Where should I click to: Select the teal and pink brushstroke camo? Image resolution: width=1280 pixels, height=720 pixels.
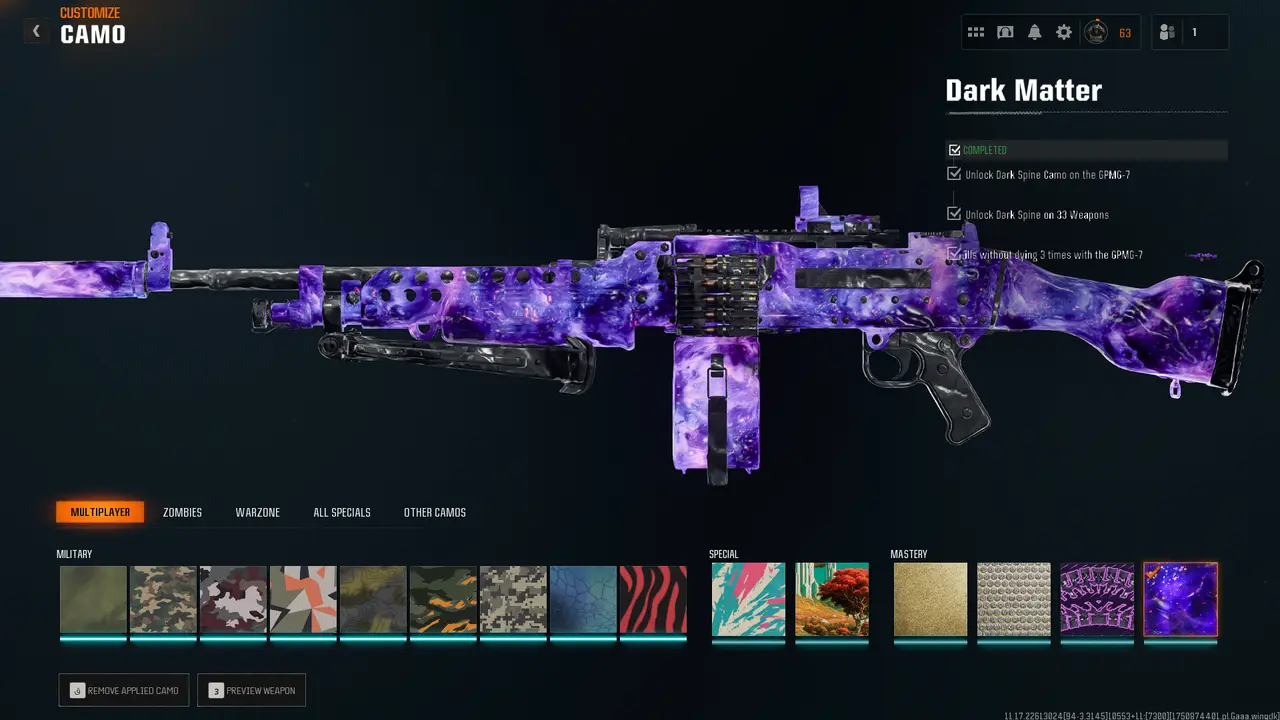[748, 600]
